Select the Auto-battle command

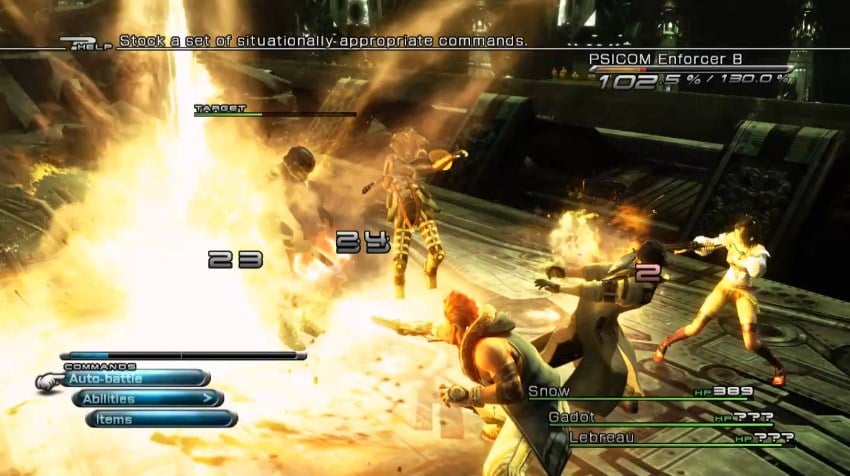pyautogui.click(x=135, y=378)
